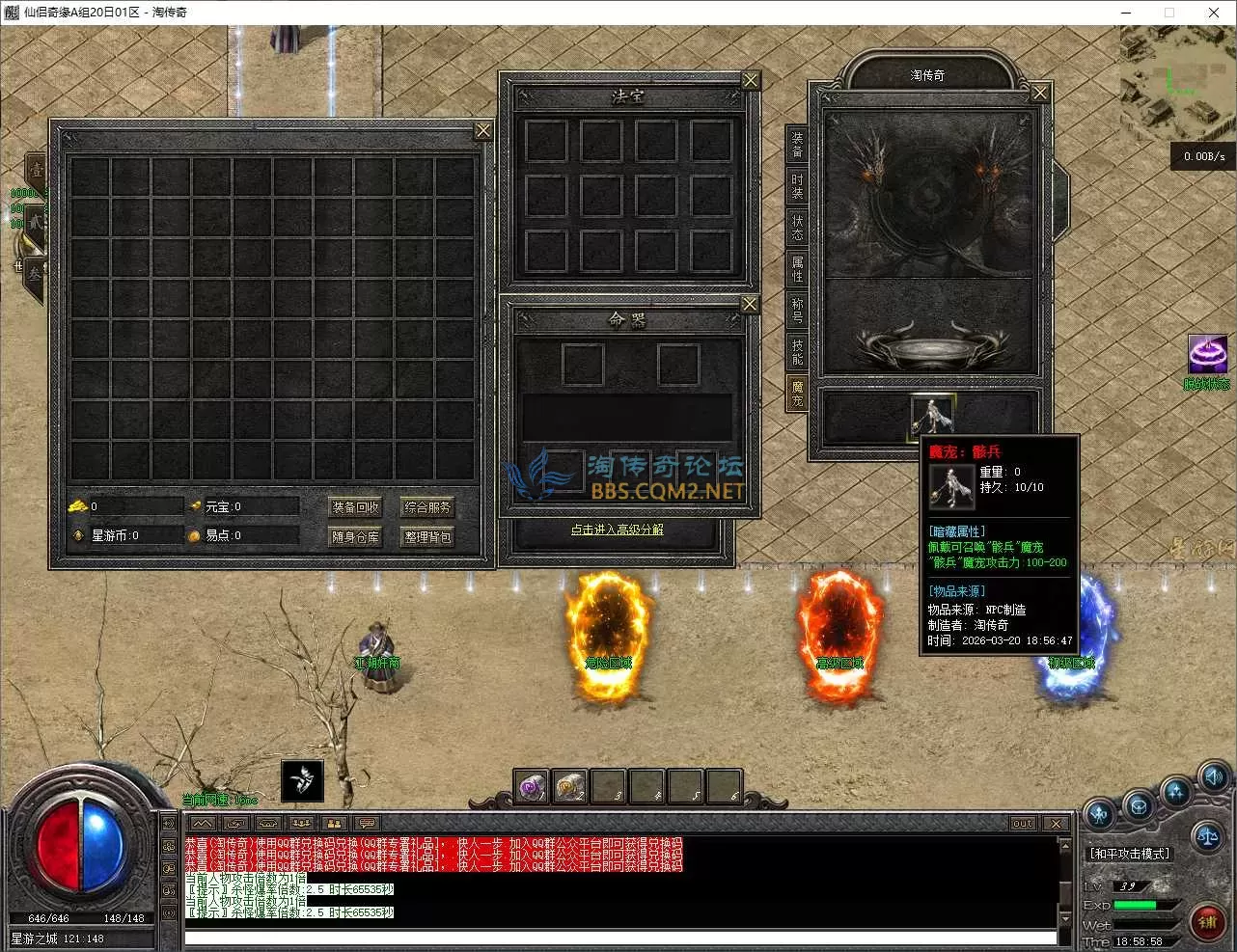Select the 骸兵 pet slot in character panel
1237x952 pixels.
(931, 415)
